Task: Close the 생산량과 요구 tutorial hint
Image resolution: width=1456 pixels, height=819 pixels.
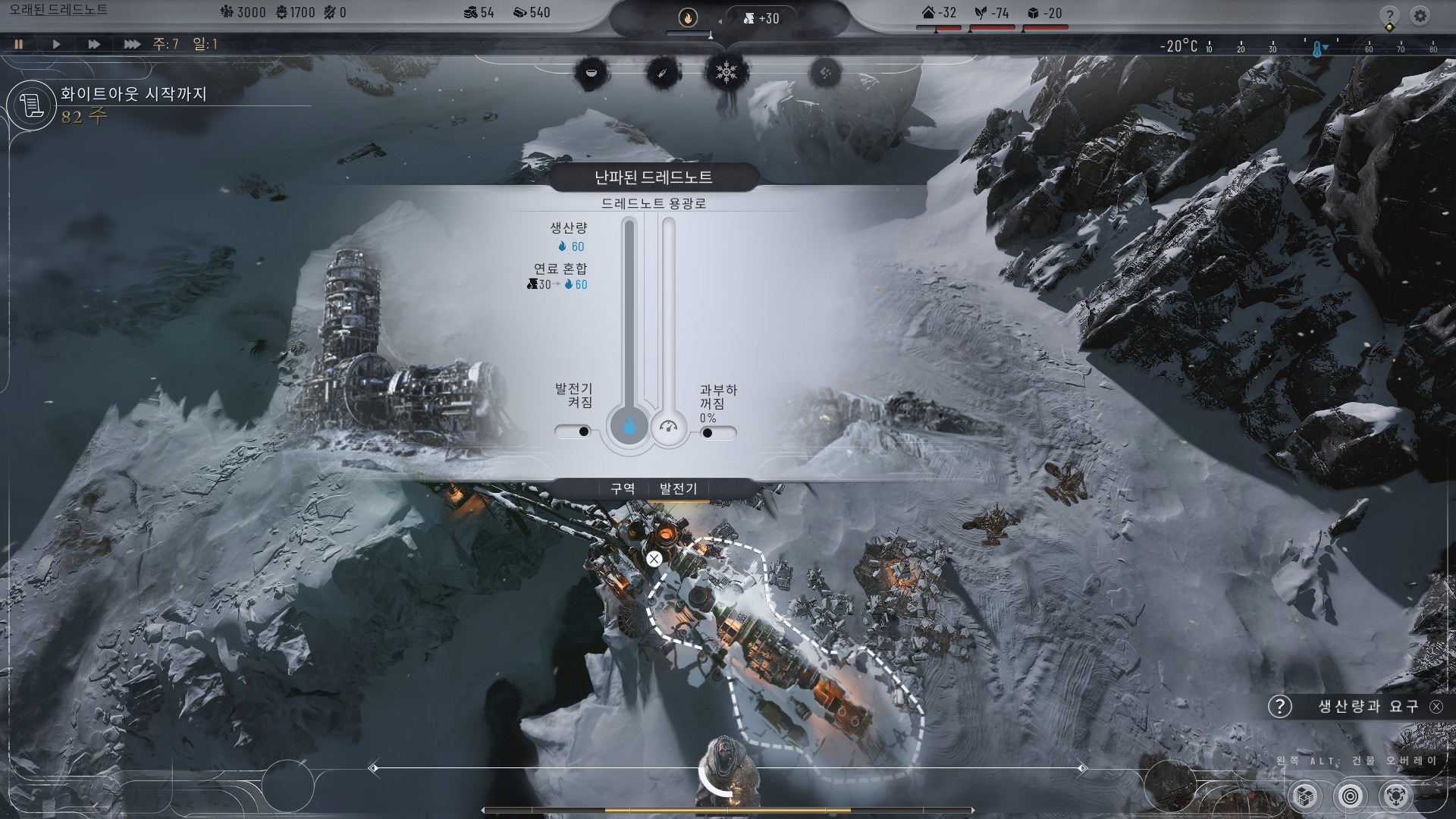Action: pyautogui.click(x=1436, y=707)
